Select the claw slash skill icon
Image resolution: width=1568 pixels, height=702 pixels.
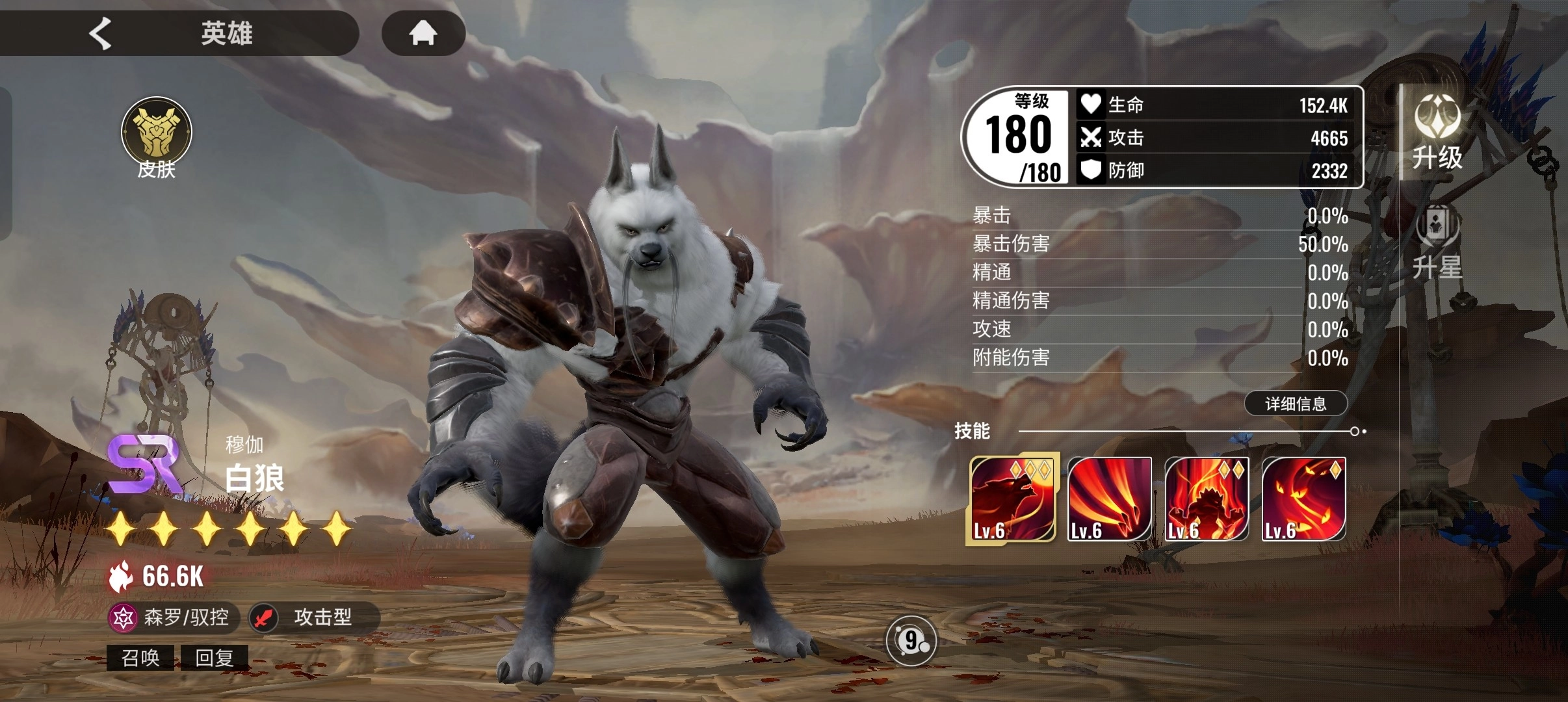pos(1109,499)
